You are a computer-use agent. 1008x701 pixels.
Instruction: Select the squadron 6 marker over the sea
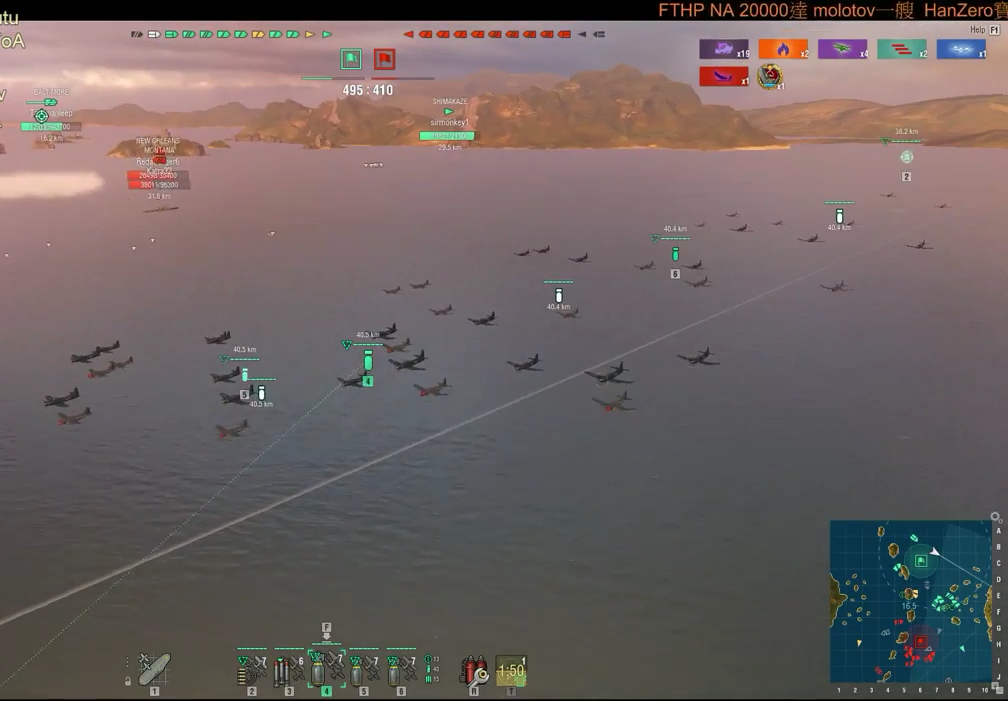[x=675, y=256]
